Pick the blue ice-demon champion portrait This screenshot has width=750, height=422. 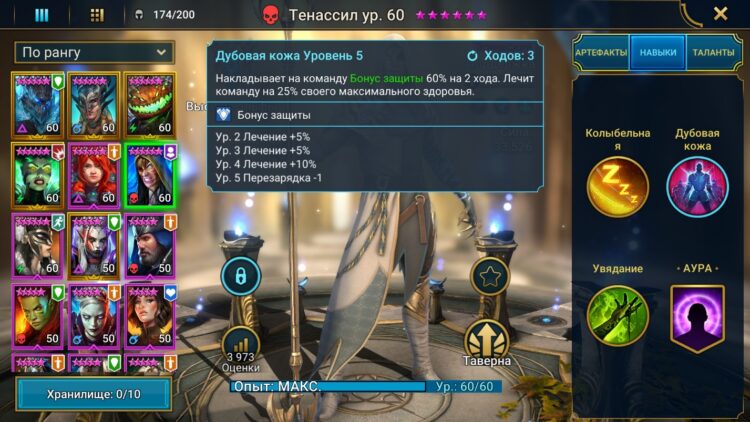point(37,105)
